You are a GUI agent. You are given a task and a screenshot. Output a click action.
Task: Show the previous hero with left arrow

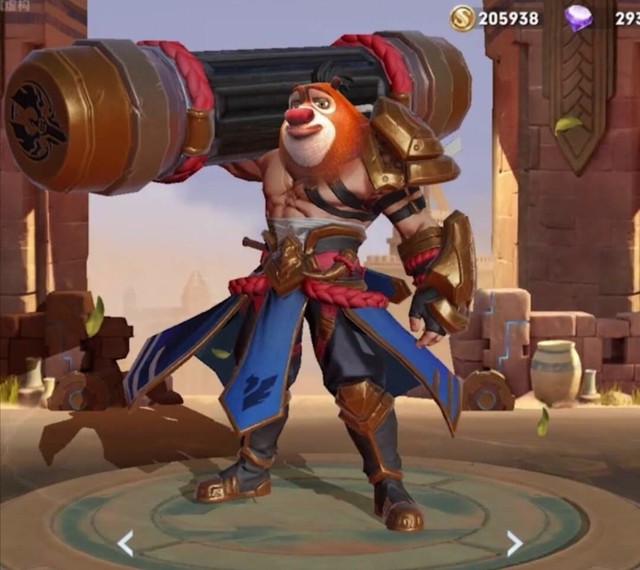(125, 543)
